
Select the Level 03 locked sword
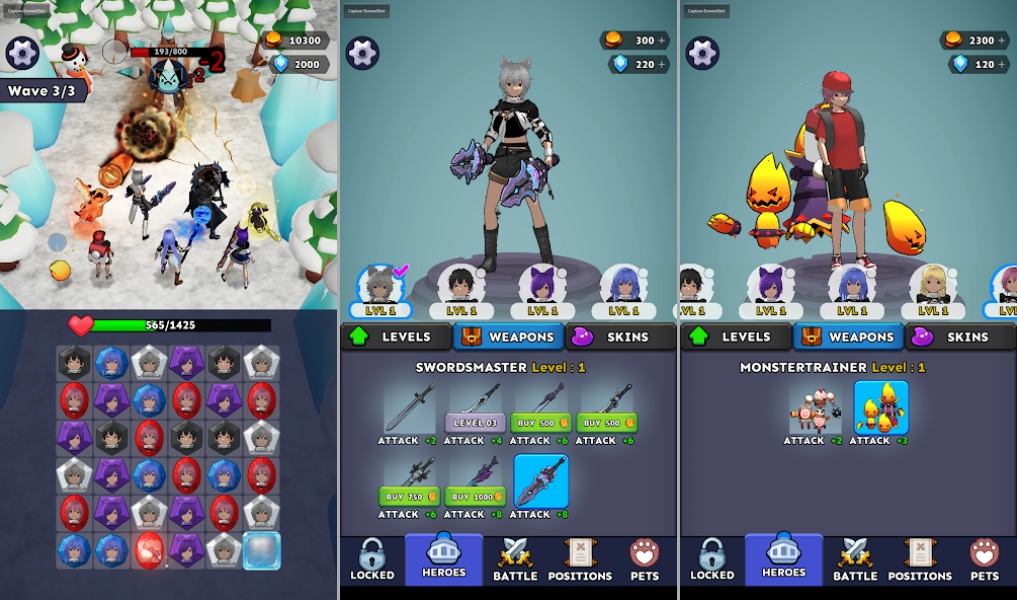point(474,422)
